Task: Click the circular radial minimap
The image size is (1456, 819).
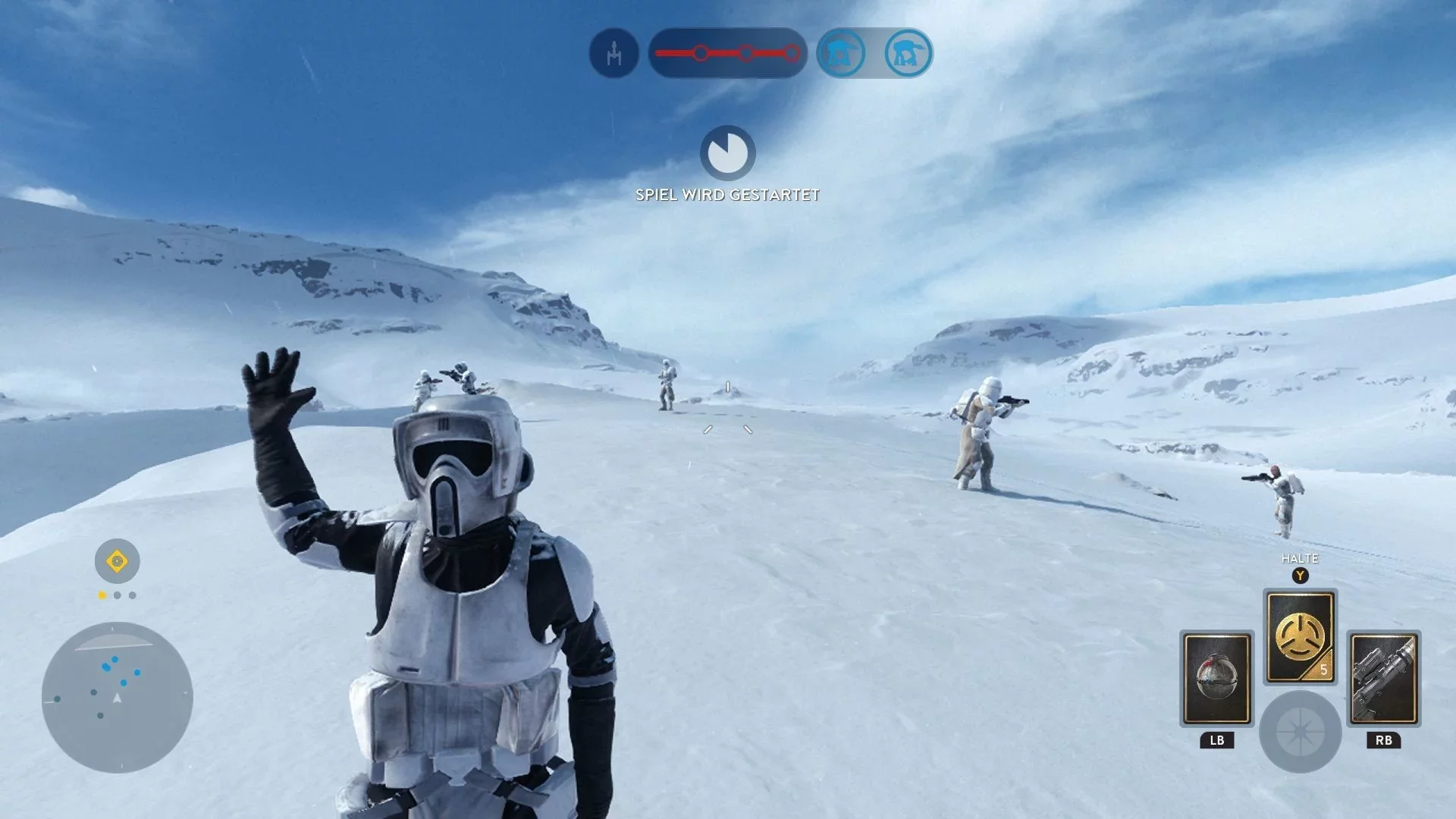Action: point(117,697)
